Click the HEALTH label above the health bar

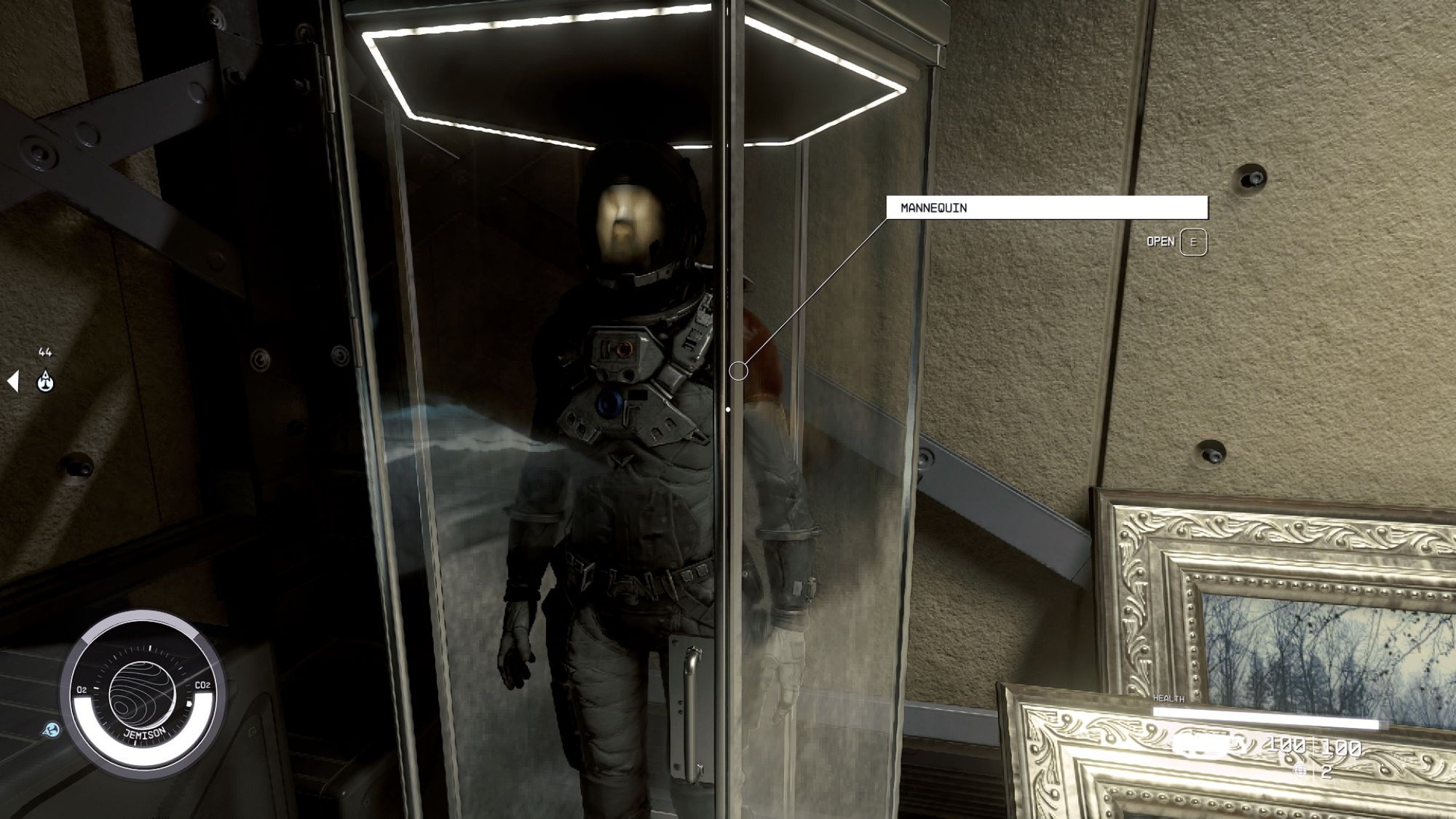1168,698
